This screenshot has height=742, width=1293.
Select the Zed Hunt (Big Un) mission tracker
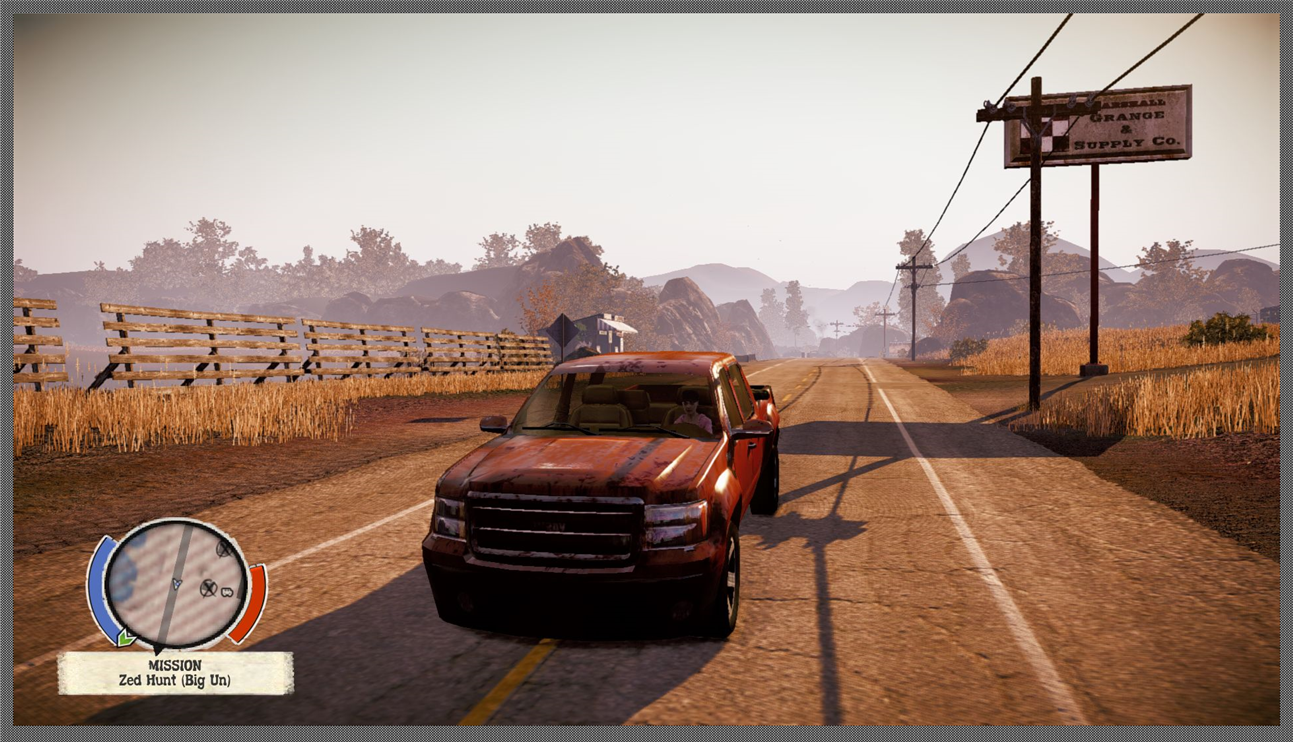[x=175, y=673]
